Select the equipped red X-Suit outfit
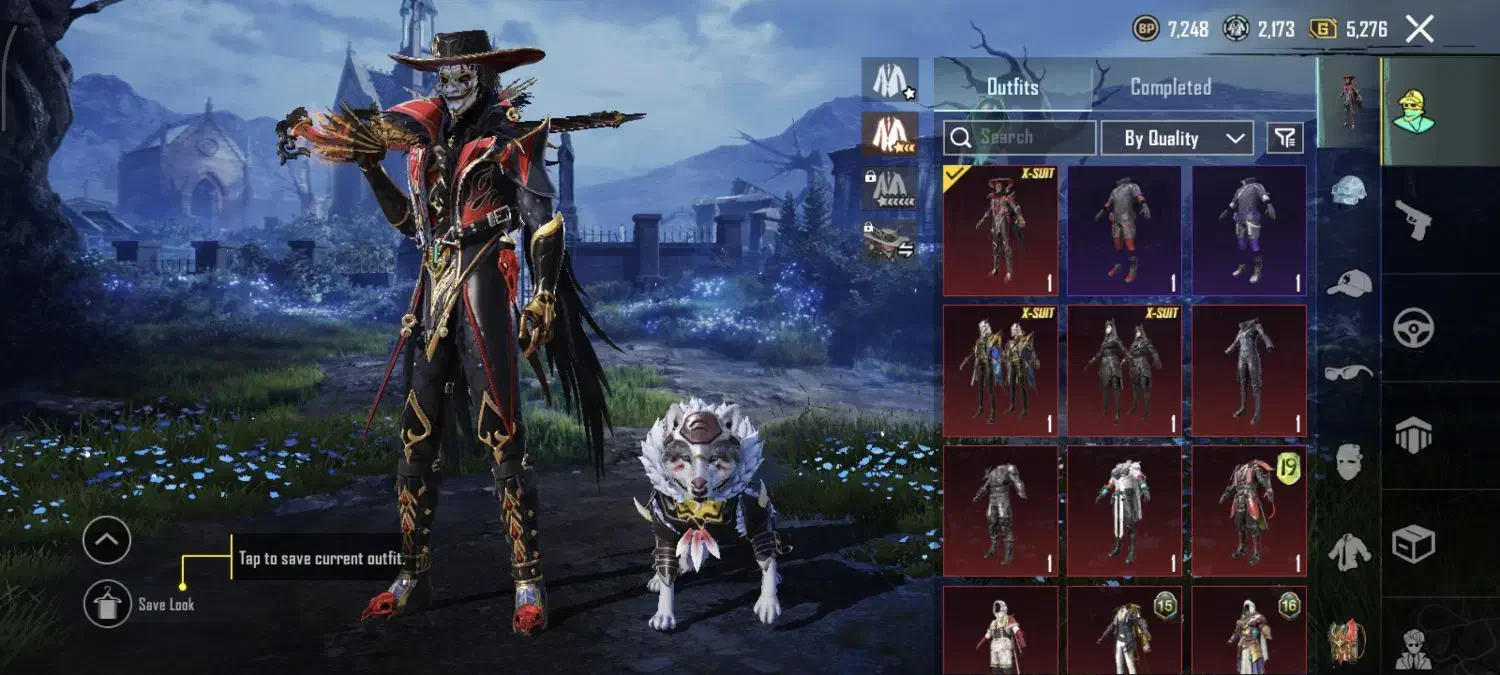The image size is (1500, 675). [1000, 230]
